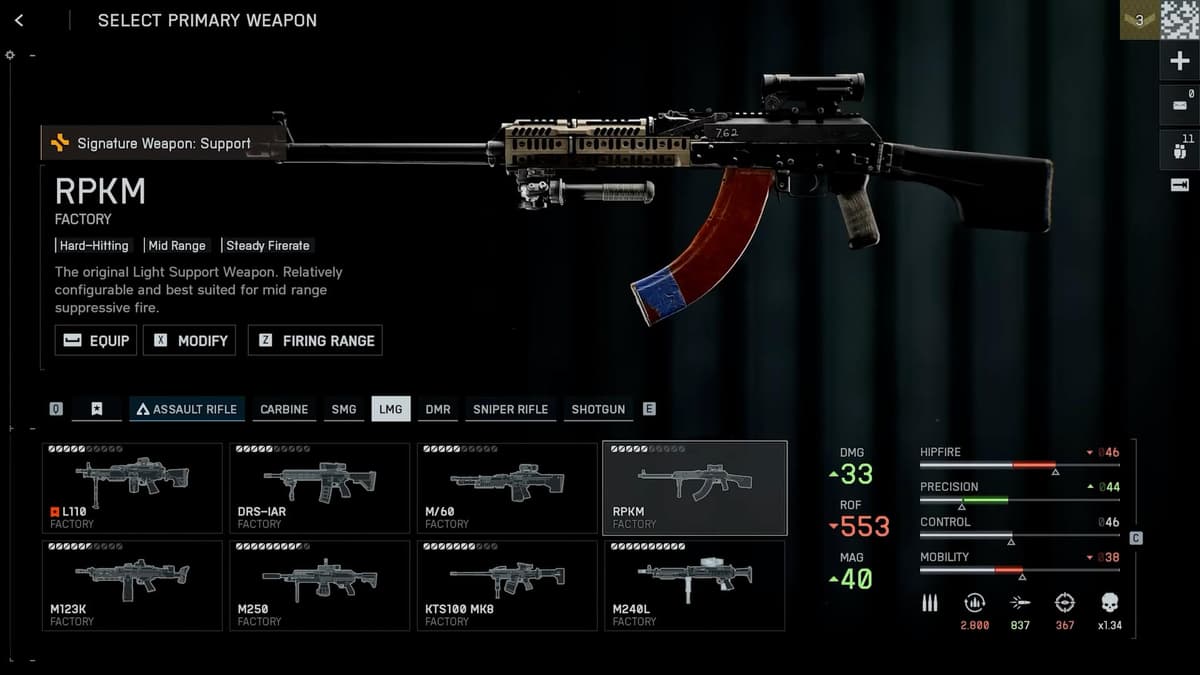This screenshot has width=1200, height=675.
Task: Switch to the Sniper Rifle category
Action: (x=510, y=409)
